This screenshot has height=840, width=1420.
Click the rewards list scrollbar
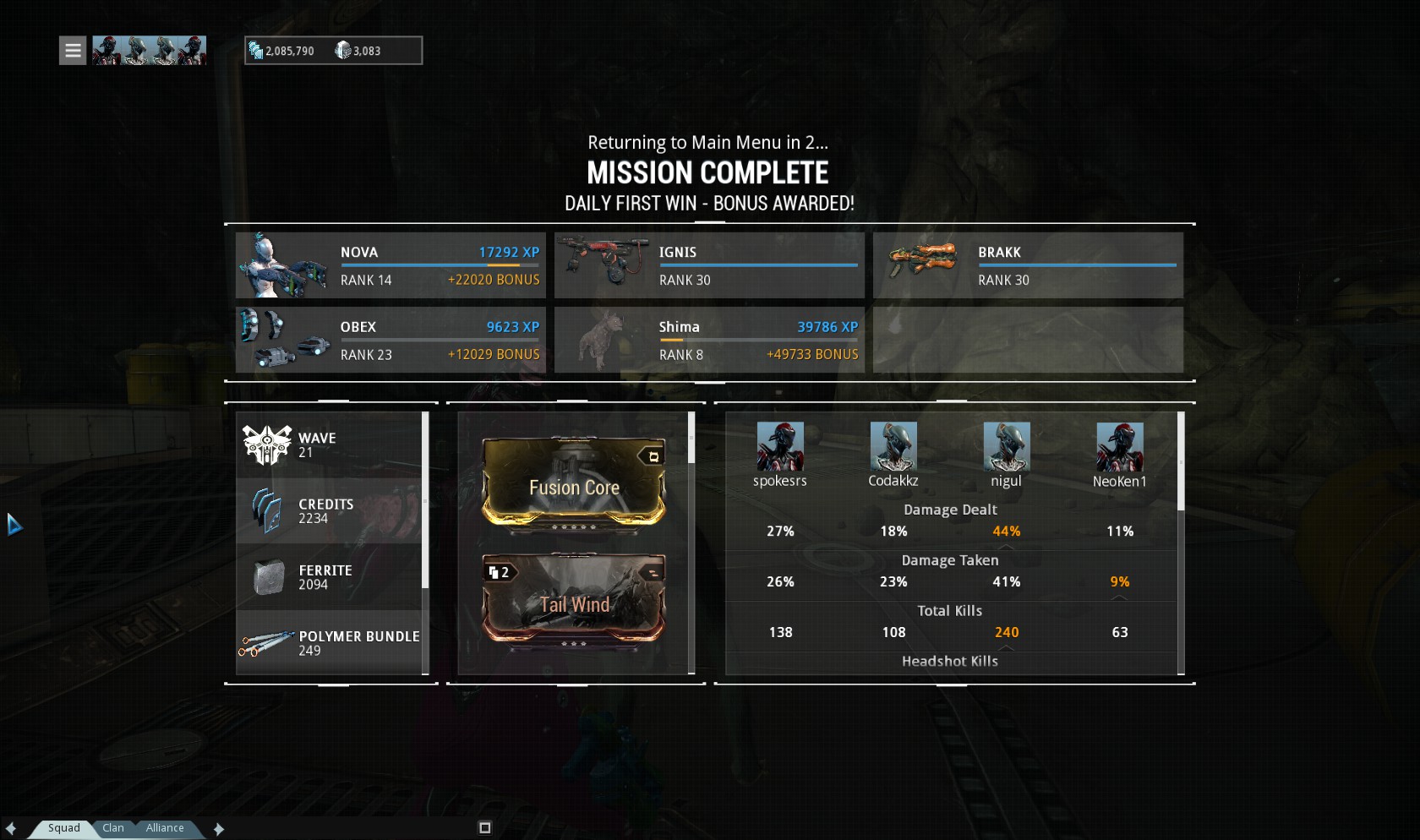tap(425, 500)
